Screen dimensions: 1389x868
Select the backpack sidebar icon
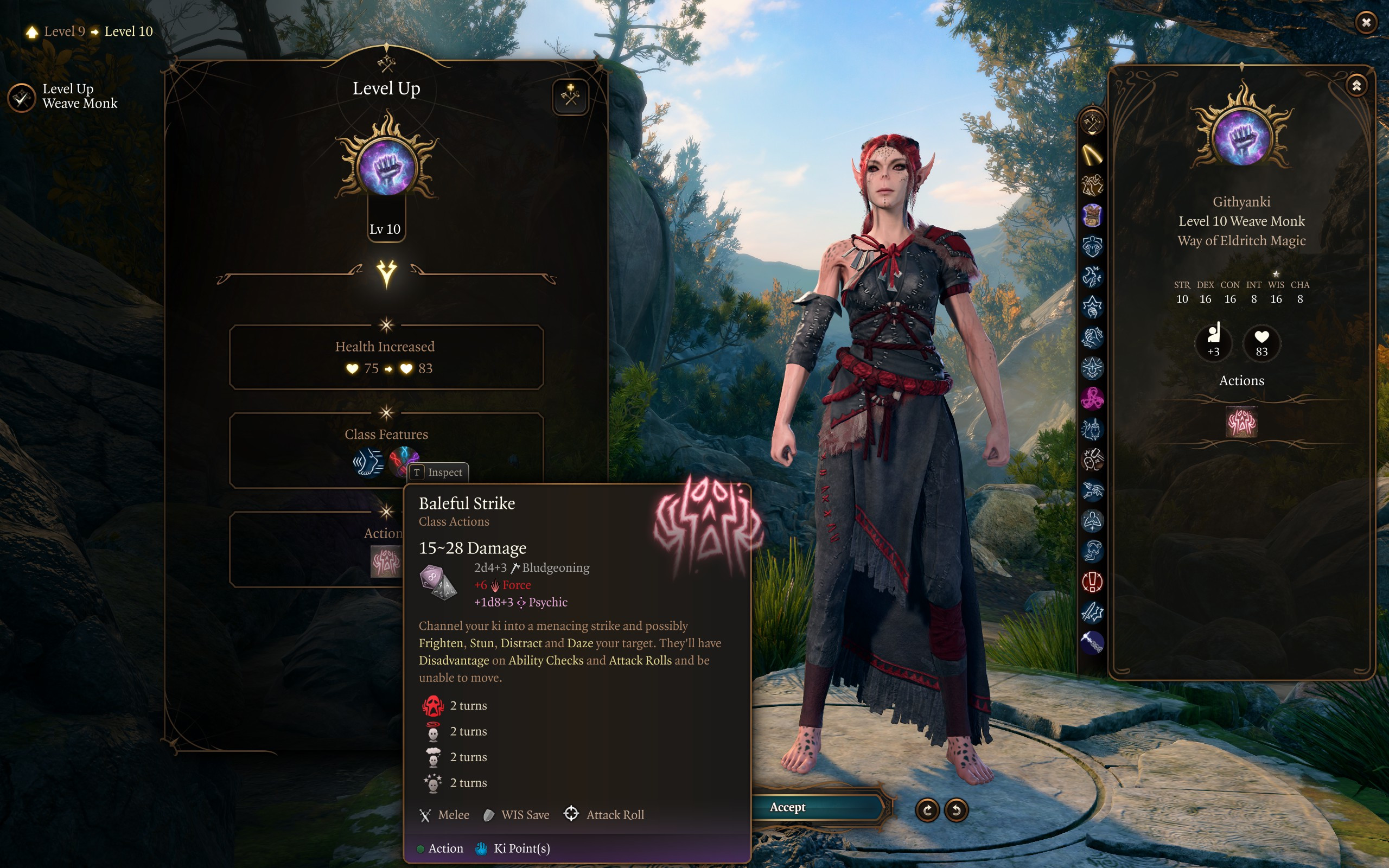[x=1092, y=215]
